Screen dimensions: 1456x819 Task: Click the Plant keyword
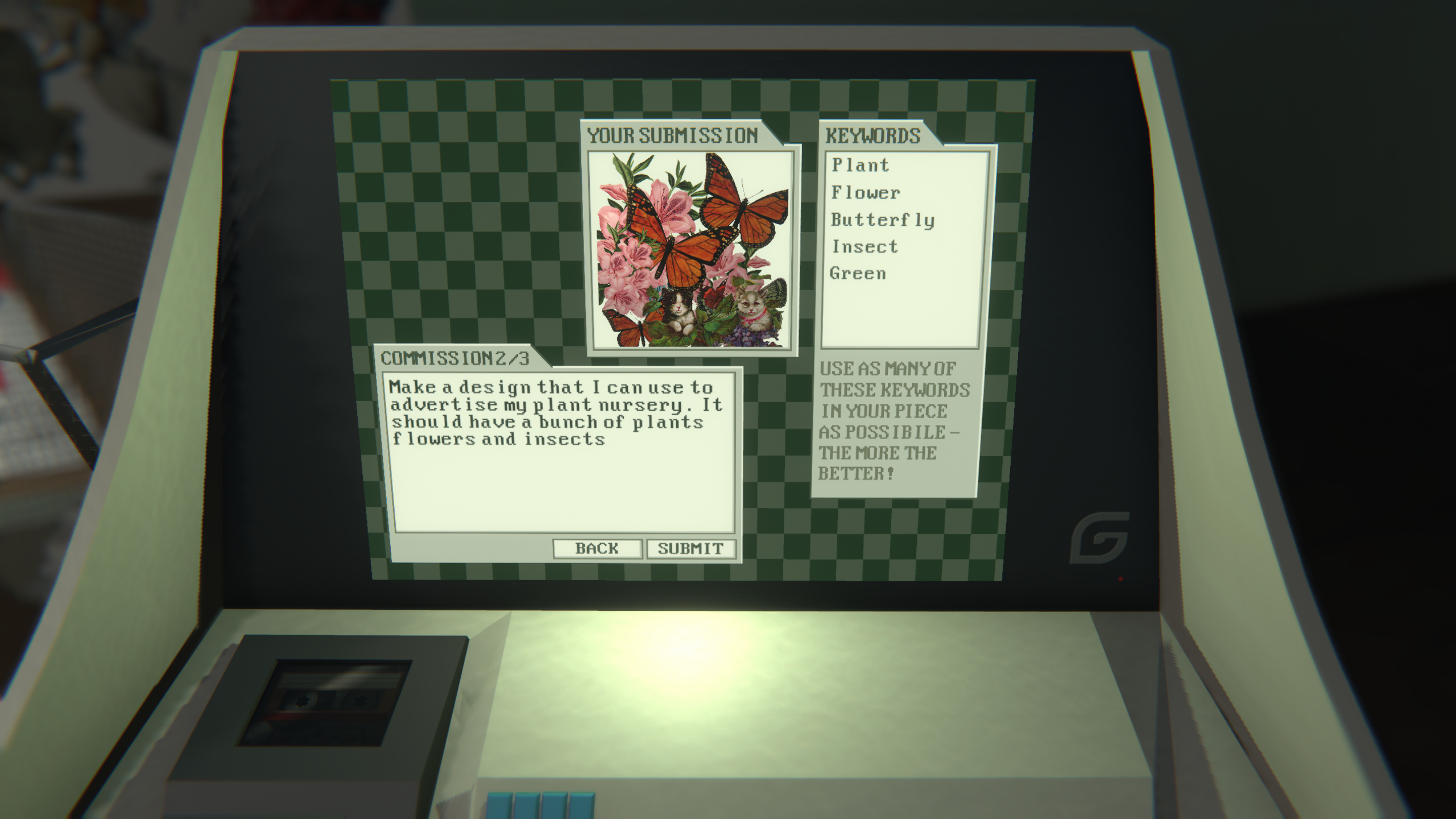coord(861,166)
